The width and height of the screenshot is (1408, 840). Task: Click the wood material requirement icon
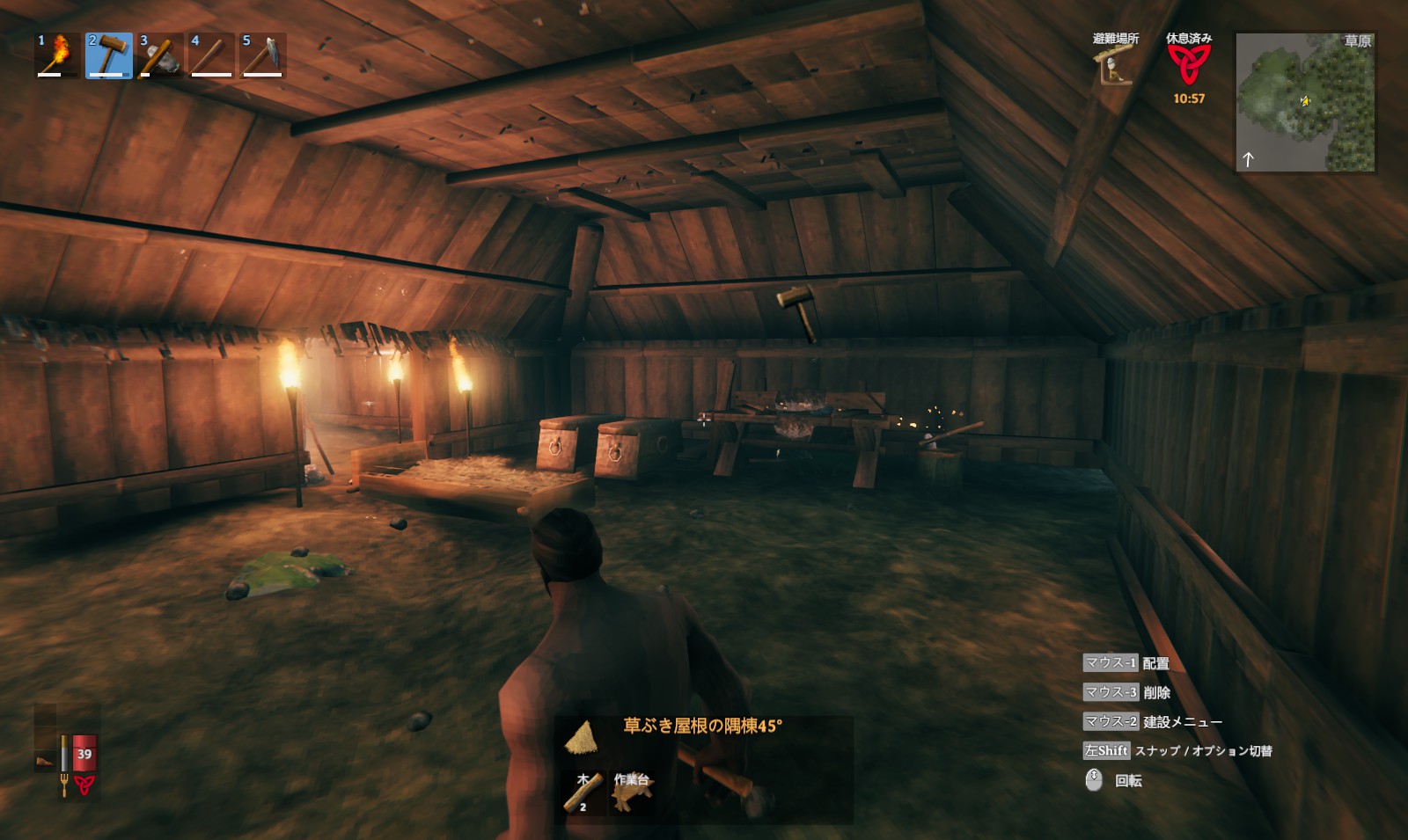tap(583, 792)
